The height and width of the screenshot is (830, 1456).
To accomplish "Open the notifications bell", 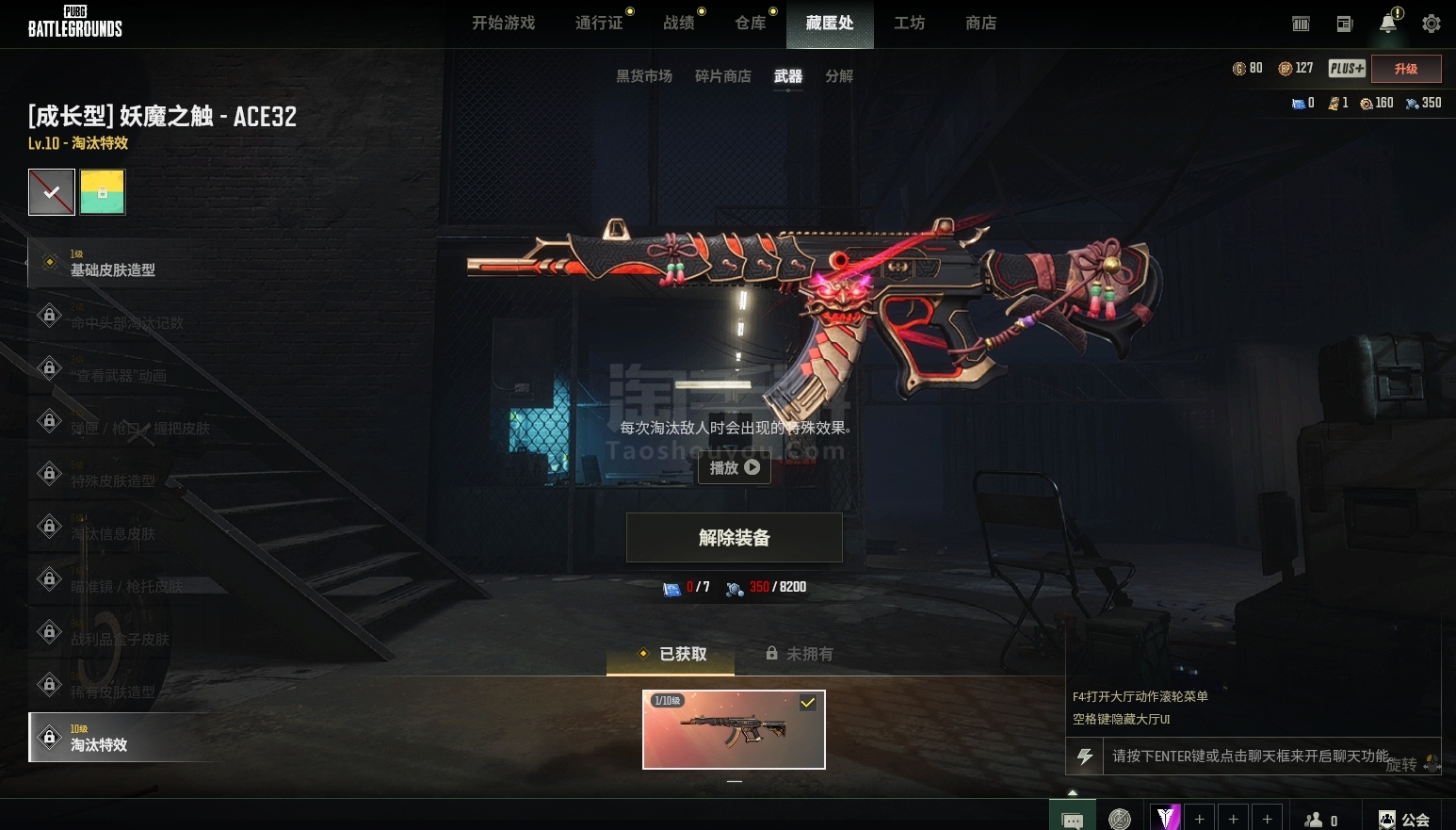I will (1387, 24).
